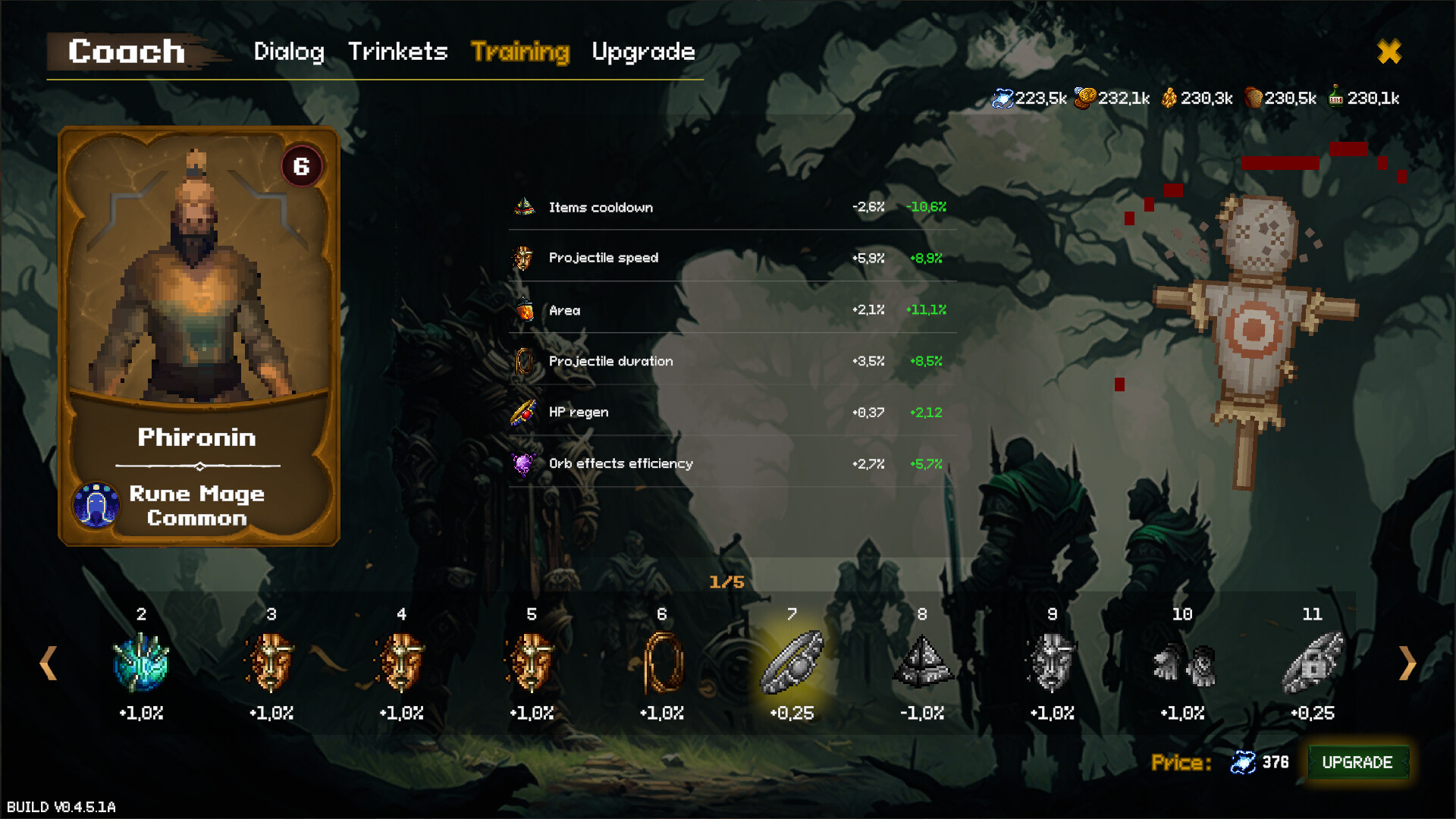Select the Rune Mage class icon on Phironin's card
The height and width of the screenshot is (819, 1456).
tap(96, 505)
